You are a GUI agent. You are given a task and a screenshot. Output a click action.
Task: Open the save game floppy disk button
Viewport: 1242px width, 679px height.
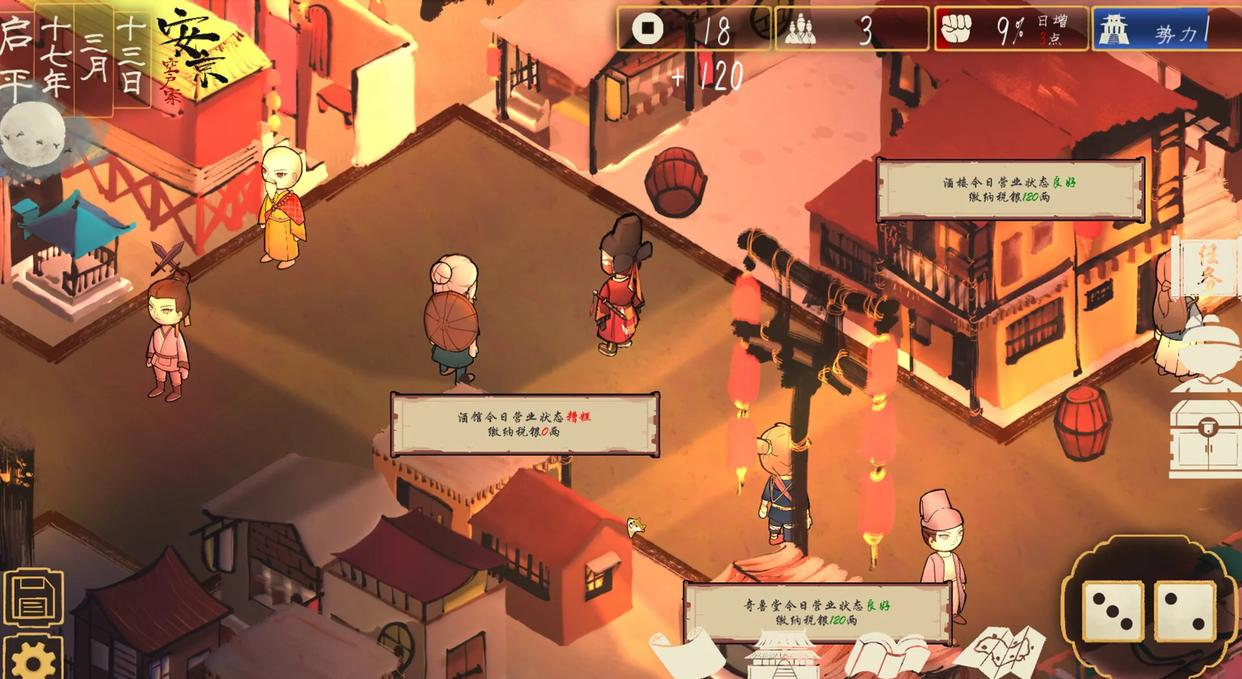point(33,598)
